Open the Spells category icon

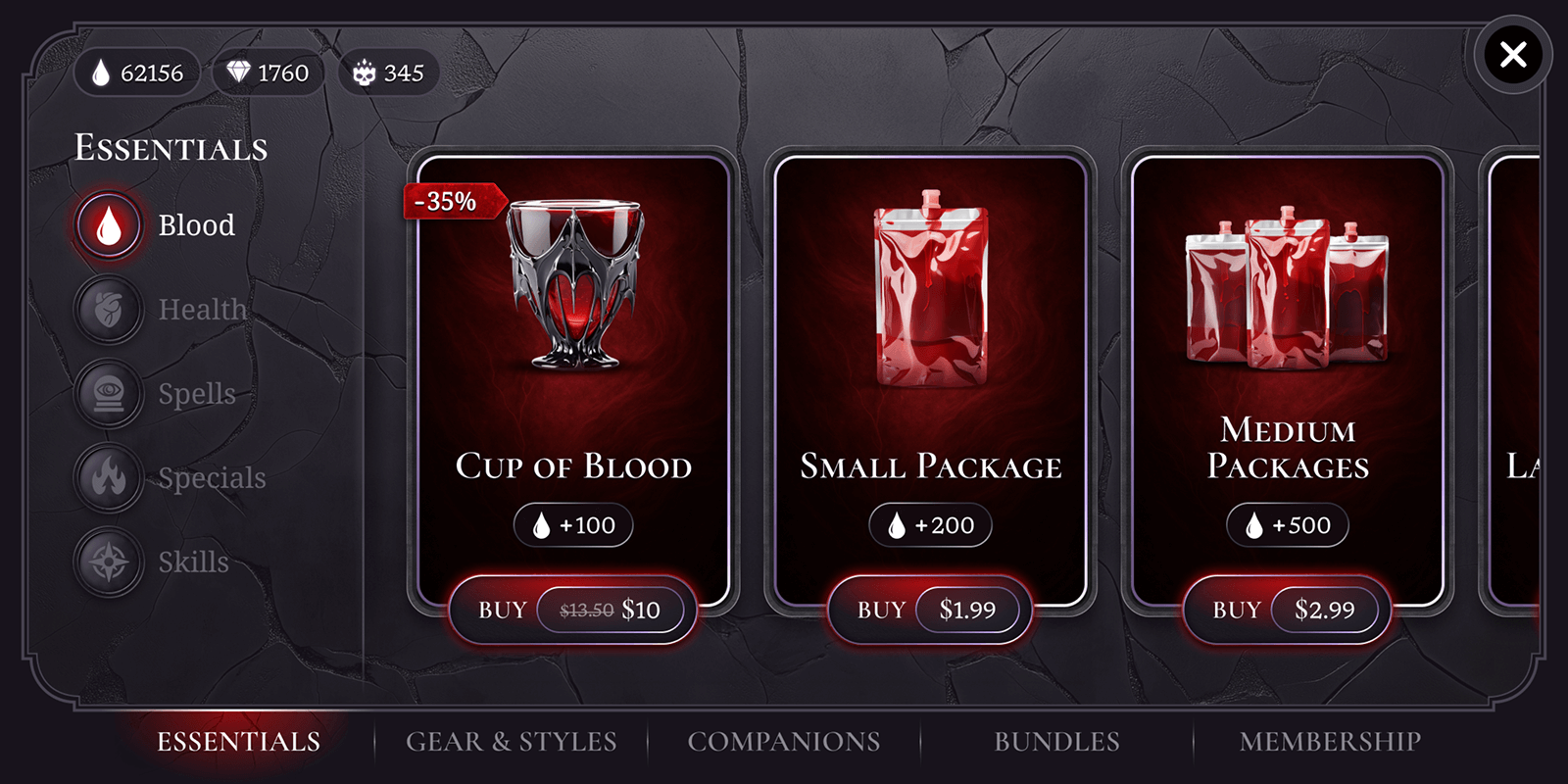[x=108, y=393]
